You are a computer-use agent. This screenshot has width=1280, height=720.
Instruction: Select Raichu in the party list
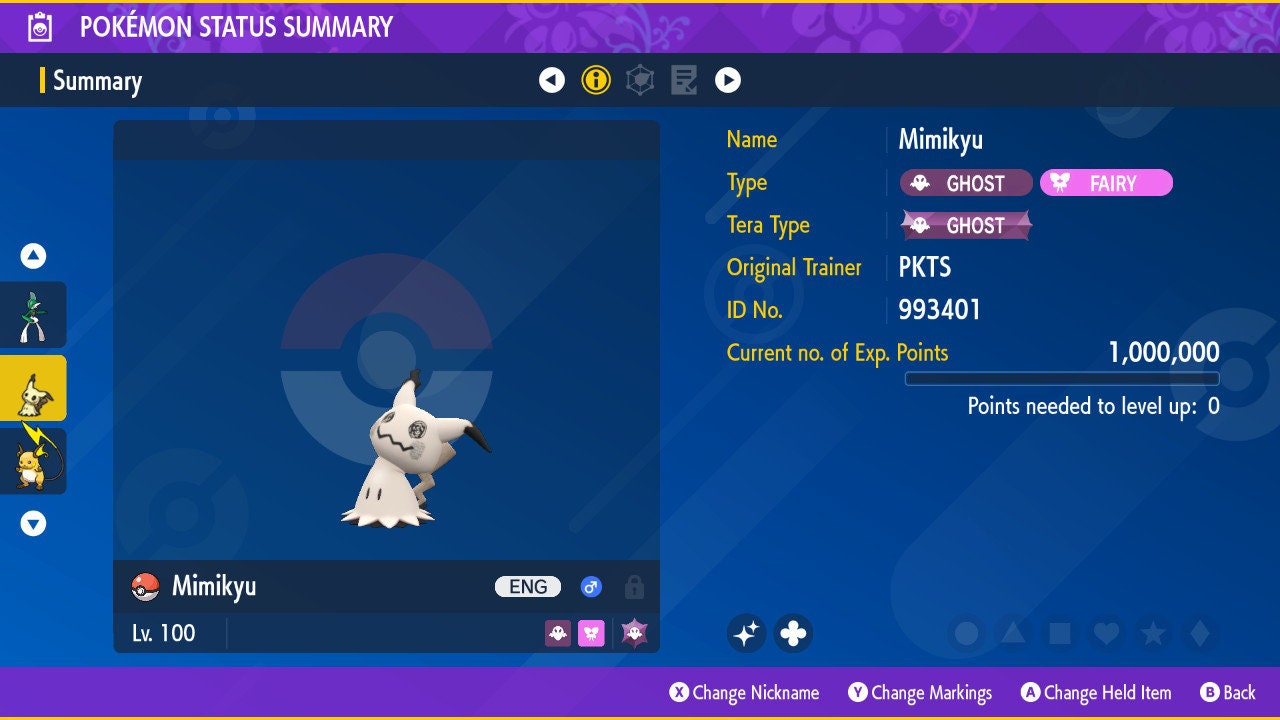point(33,461)
